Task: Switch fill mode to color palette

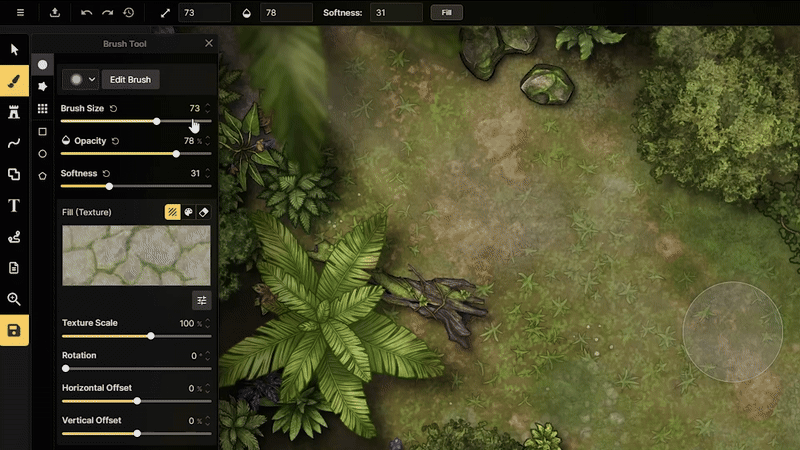Action: click(x=188, y=212)
